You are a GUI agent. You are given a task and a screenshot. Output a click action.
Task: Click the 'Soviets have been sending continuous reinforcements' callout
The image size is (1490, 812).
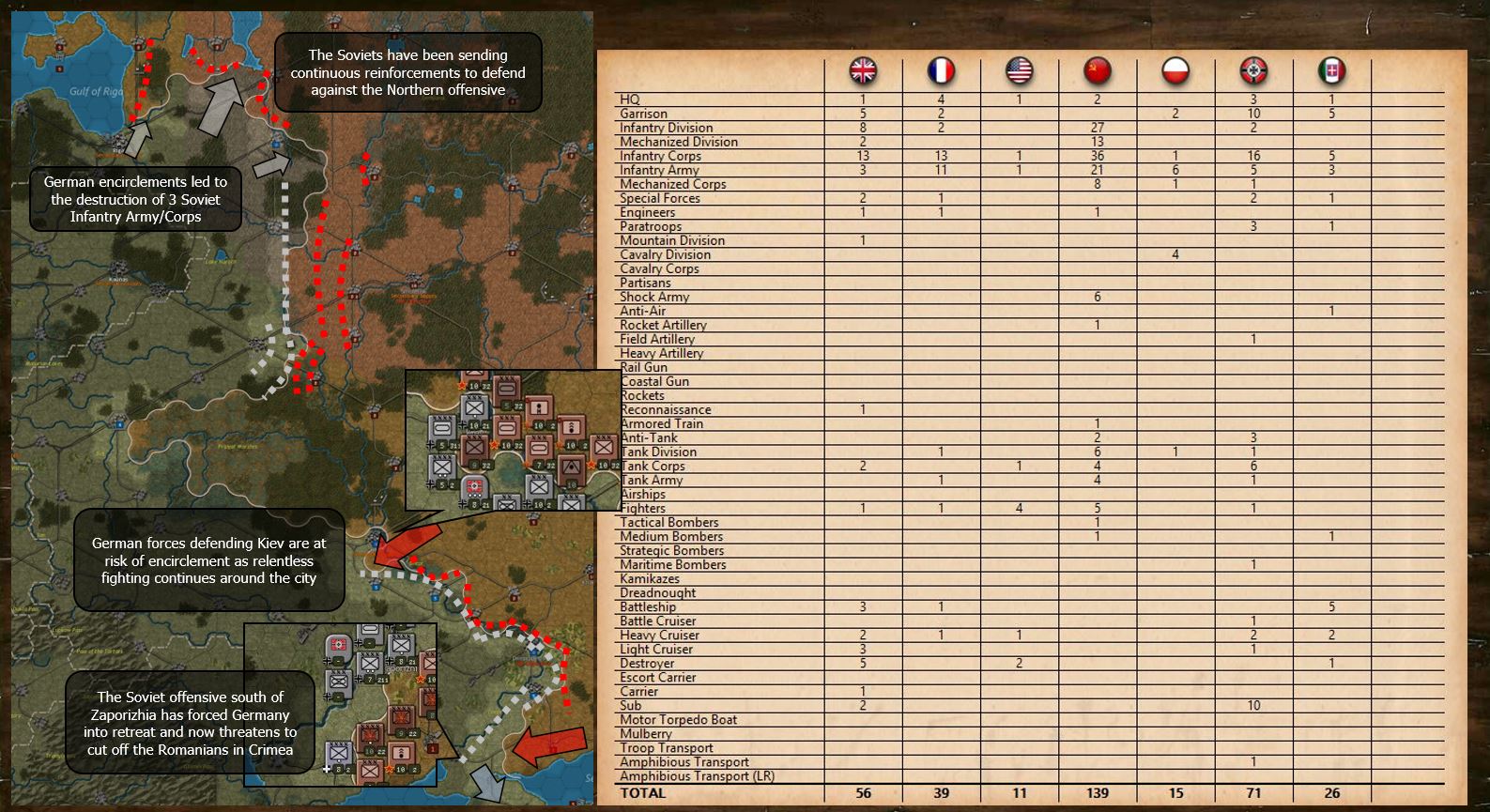pyautogui.click(x=407, y=73)
